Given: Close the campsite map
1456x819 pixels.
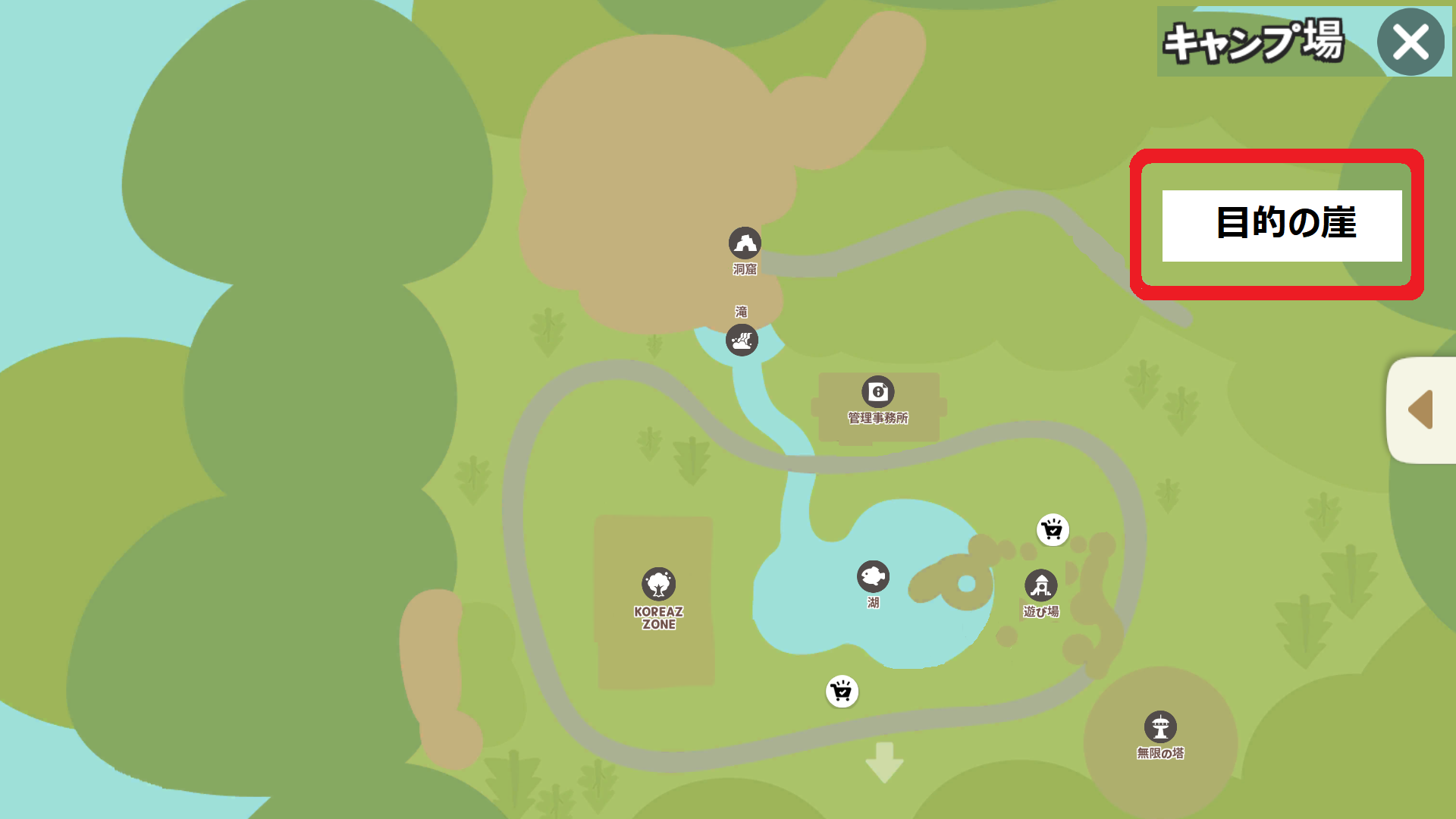Looking at the screenshot, I should coord(1410,42).
